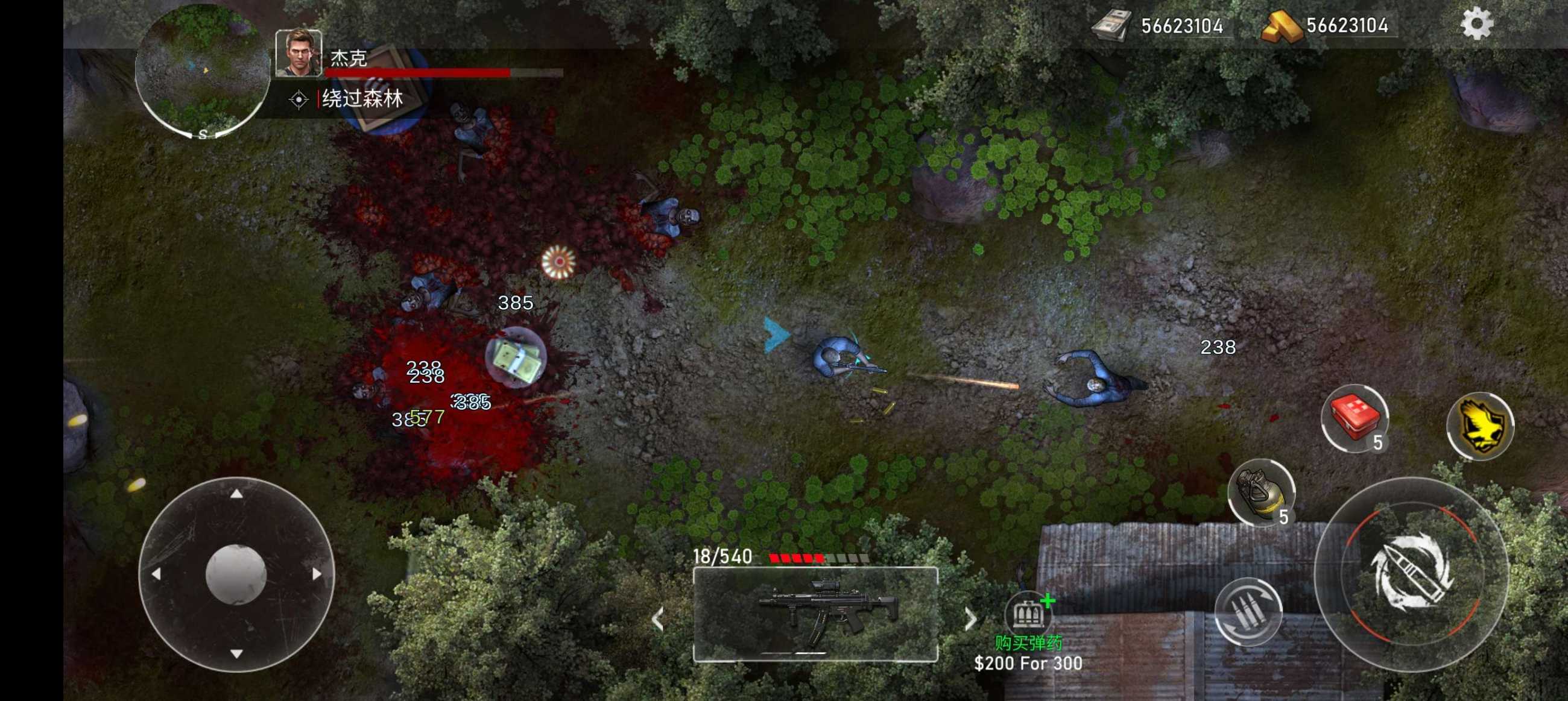Screen dimensions: 1568x701
Task: Select Jack's character portrait
Action: [299, 54]
